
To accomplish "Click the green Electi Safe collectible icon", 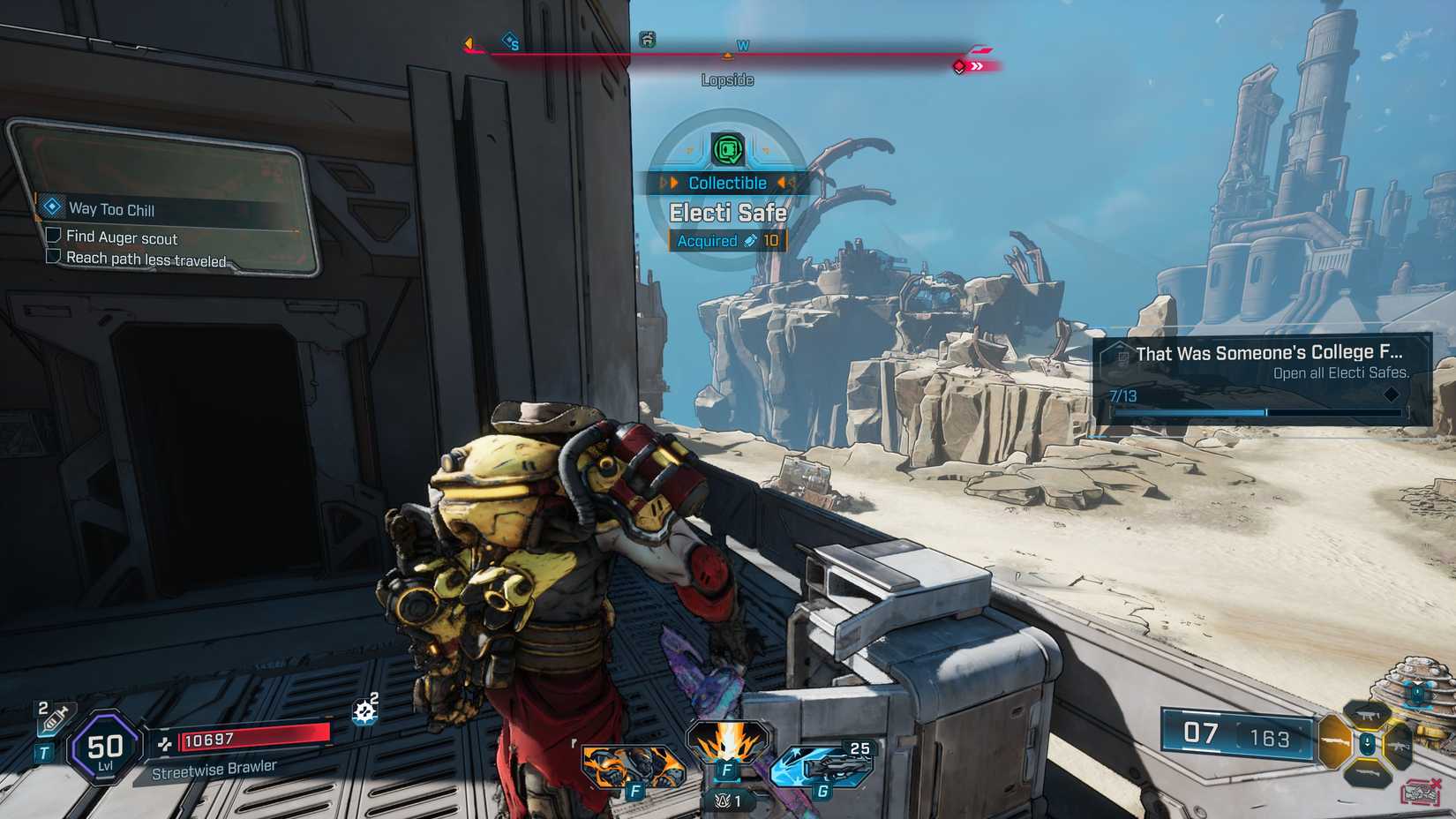I will pos(728,150).
